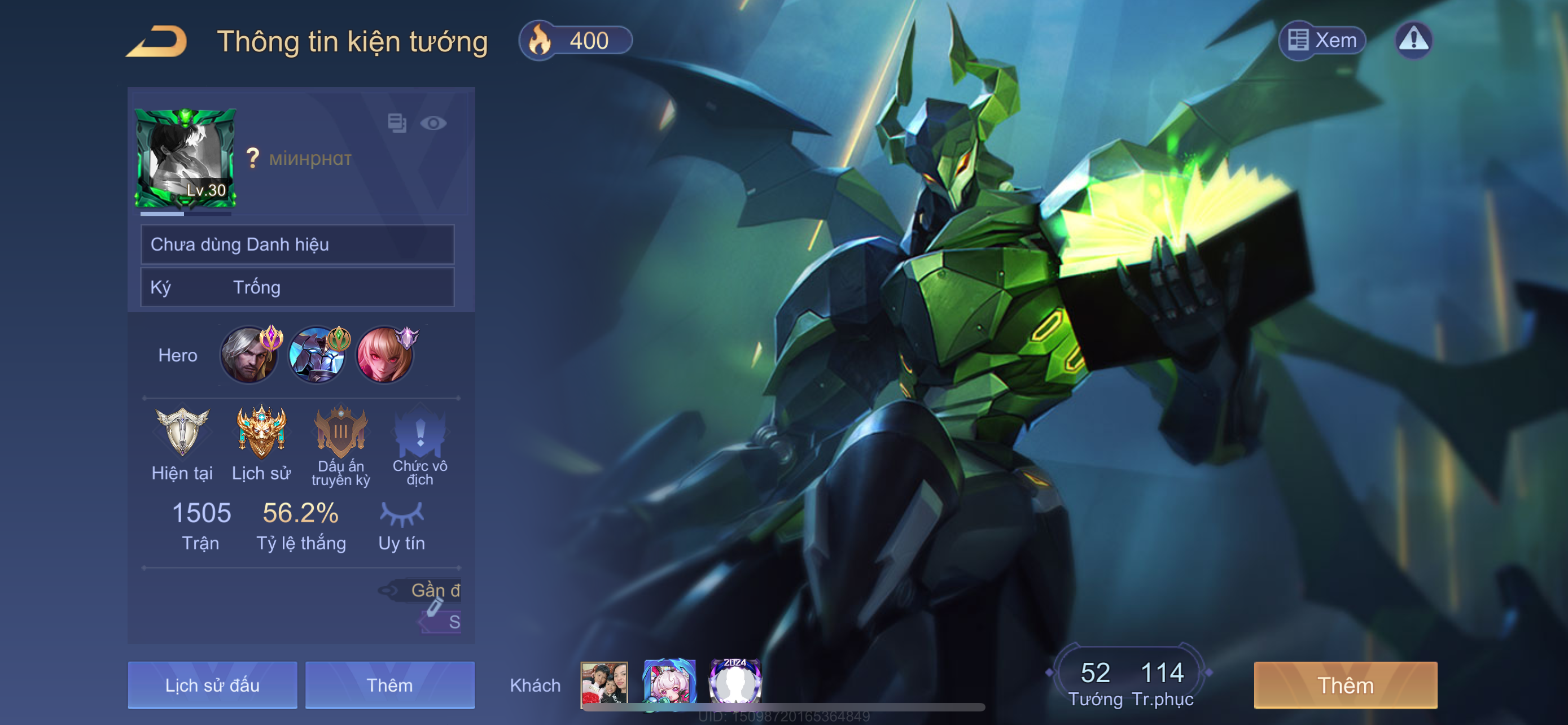
Task: Open the Xem view button
Action: [1322, 40]
